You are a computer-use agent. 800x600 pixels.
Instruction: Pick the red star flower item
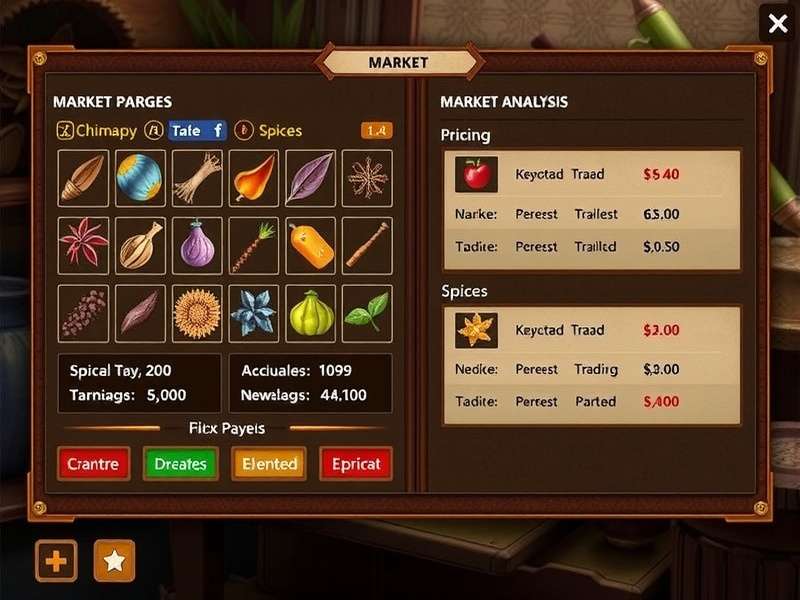pyautogui.click(x=83, y=245)
